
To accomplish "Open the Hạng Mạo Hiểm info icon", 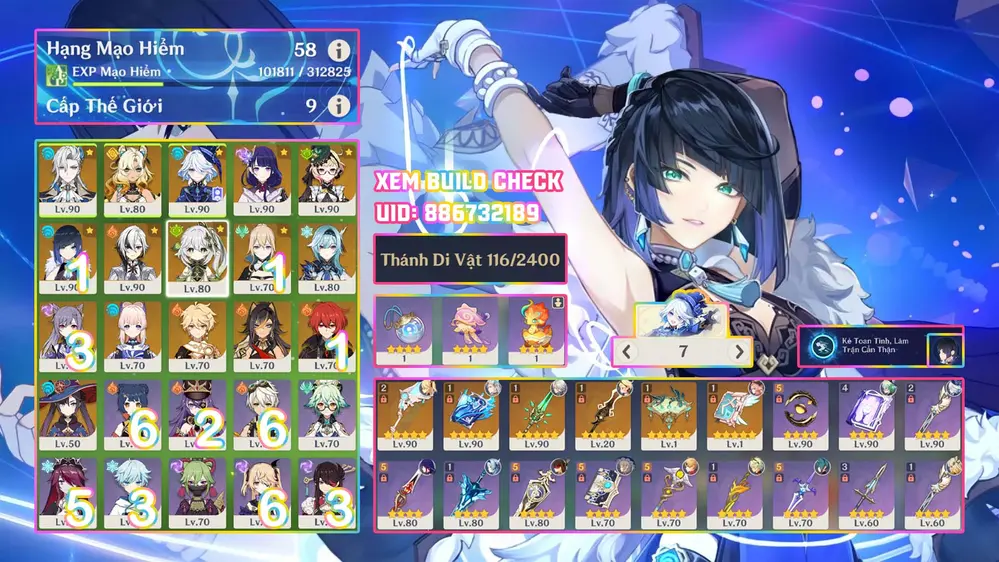I will click(340, 50).
